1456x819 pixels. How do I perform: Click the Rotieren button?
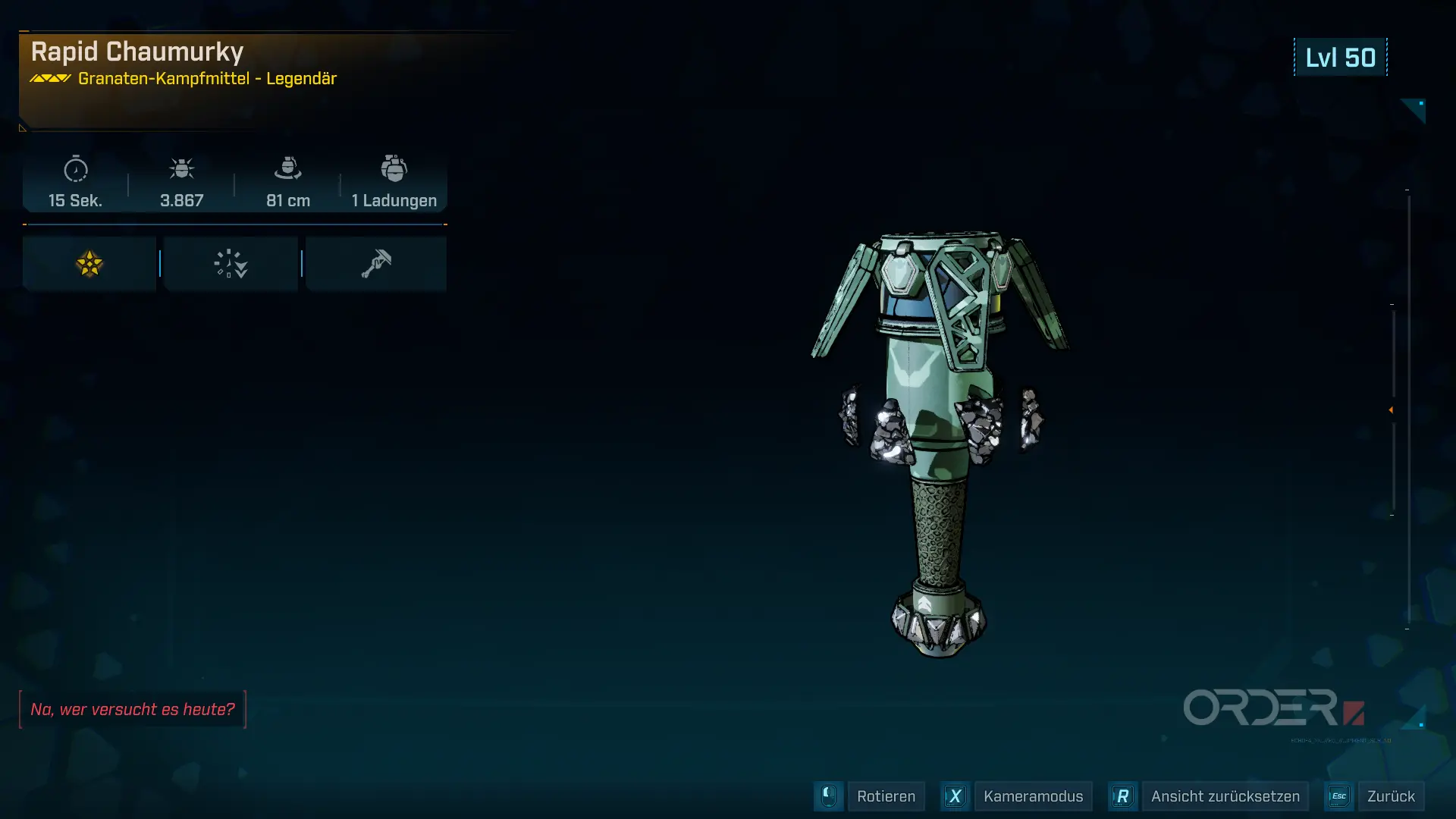coord(885,796)
